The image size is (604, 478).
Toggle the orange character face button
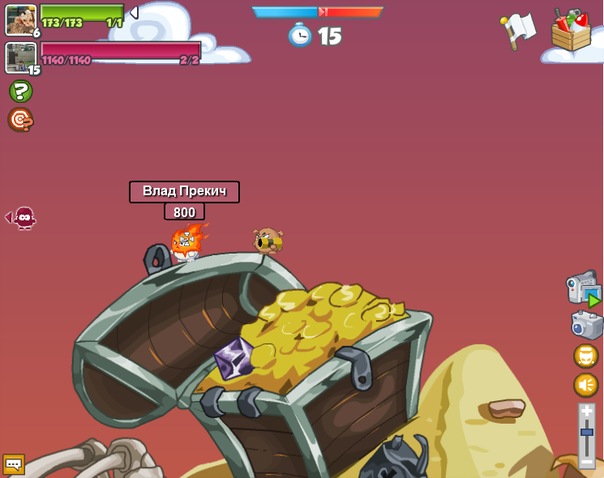(586, 356)
